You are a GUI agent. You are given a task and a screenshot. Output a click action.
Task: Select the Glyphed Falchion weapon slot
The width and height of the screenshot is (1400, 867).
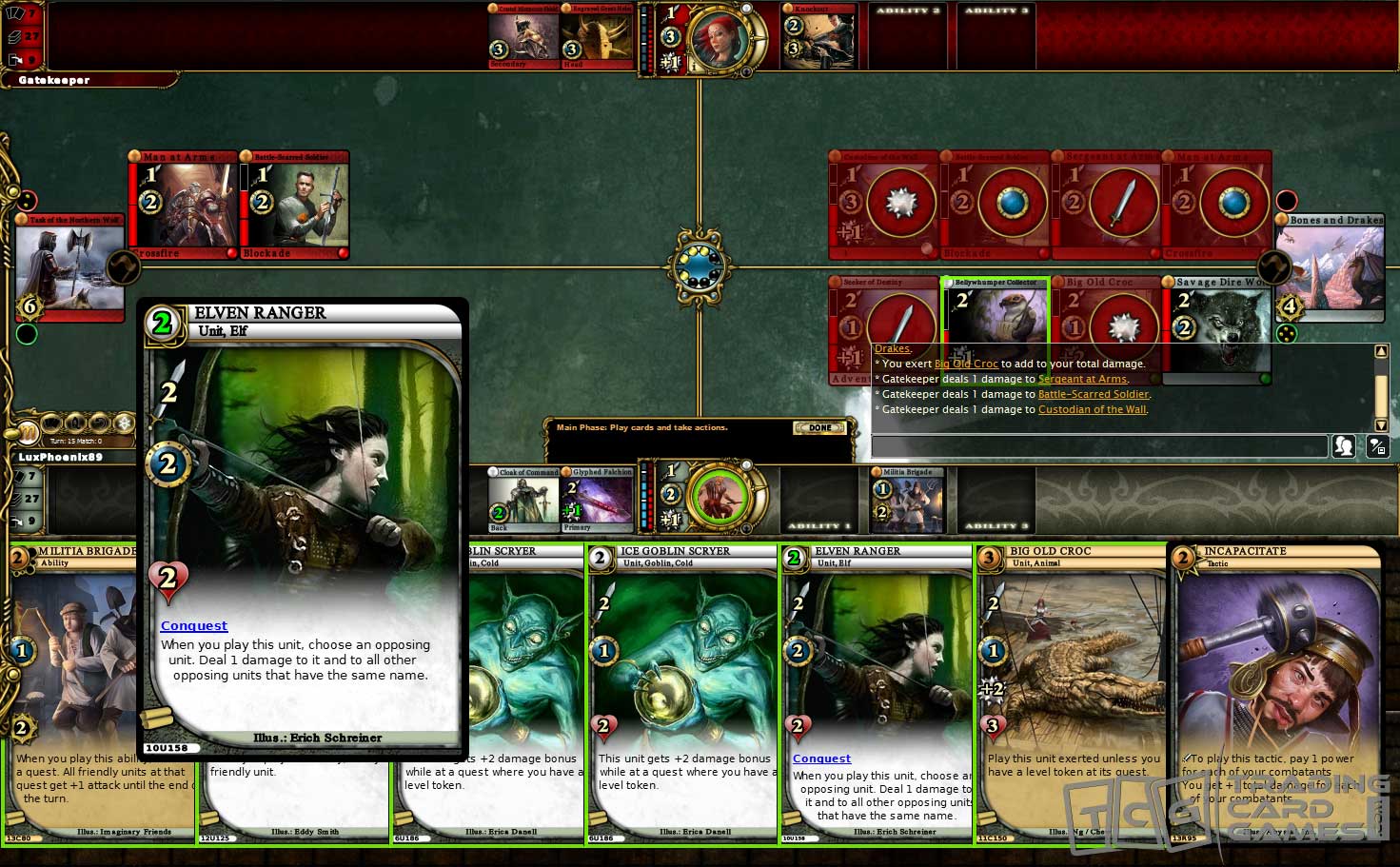(598, 500)
